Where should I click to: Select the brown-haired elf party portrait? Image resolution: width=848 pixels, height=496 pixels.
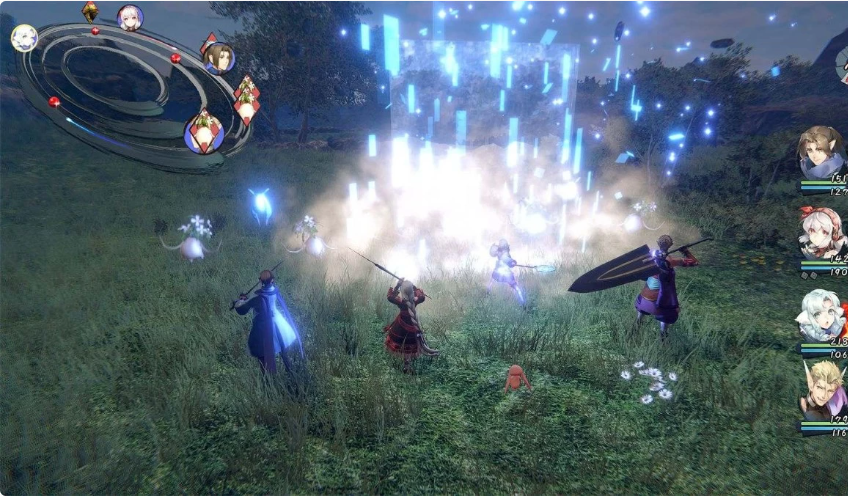[820, 152]
